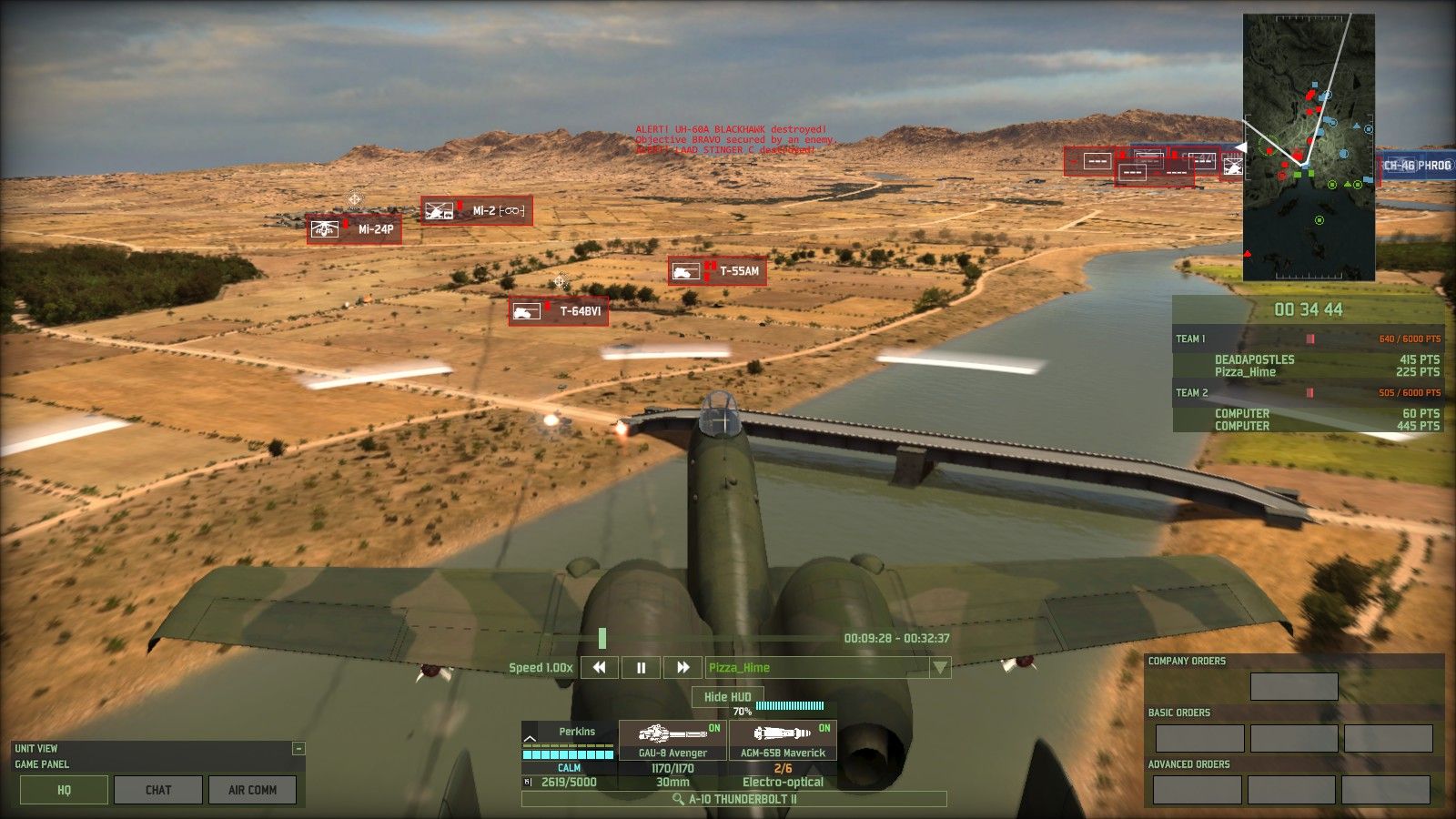Minimize the Unit View game panel

point(298,749)
